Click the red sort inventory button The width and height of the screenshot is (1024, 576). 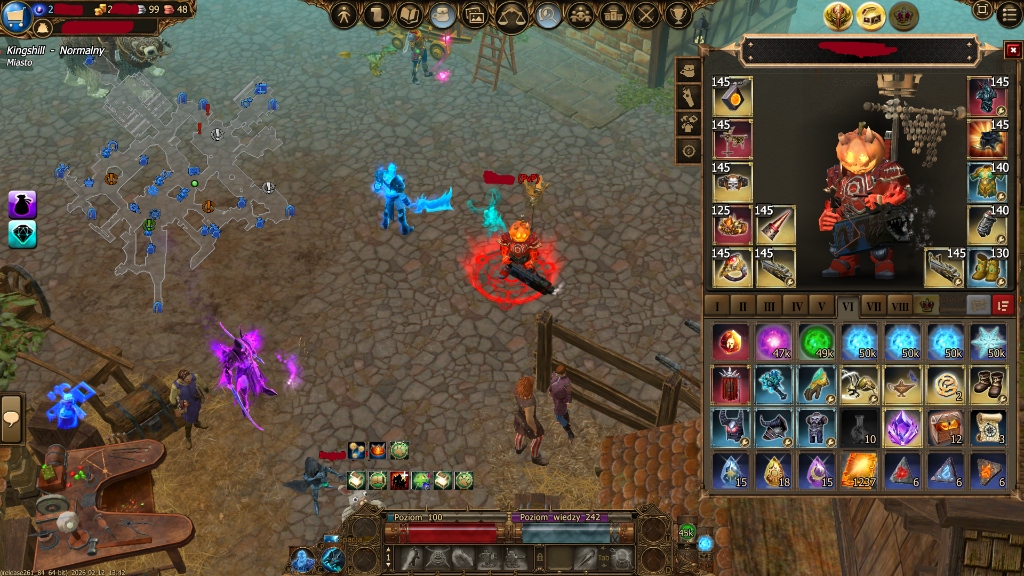point(1004,305)
